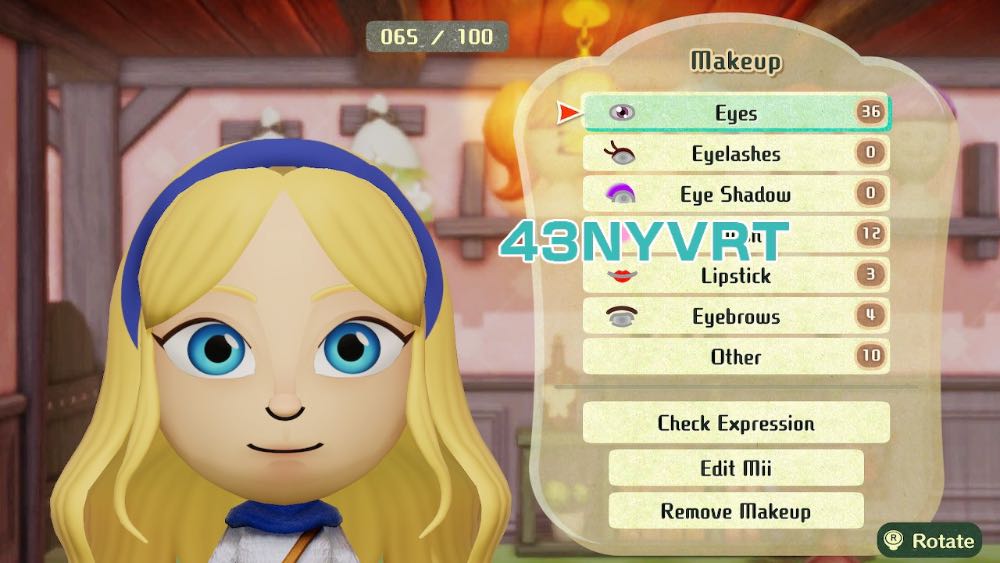Choose the Eye Shadow entry
This screenshot has height=563, width=1000.
pyautogui.click(x=735, y=195)
